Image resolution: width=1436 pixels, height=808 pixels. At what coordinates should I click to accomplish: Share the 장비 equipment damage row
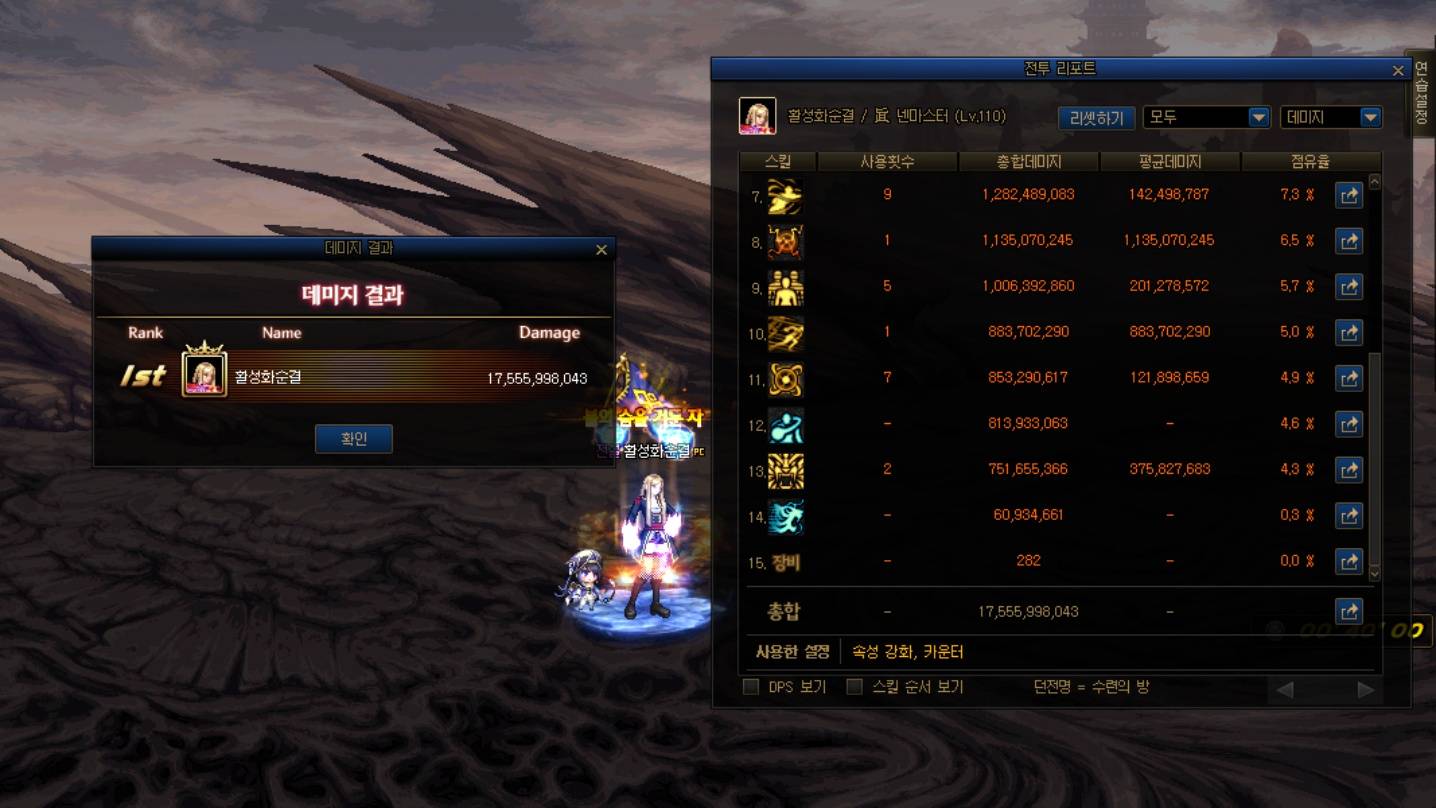tap(1349, 561)
